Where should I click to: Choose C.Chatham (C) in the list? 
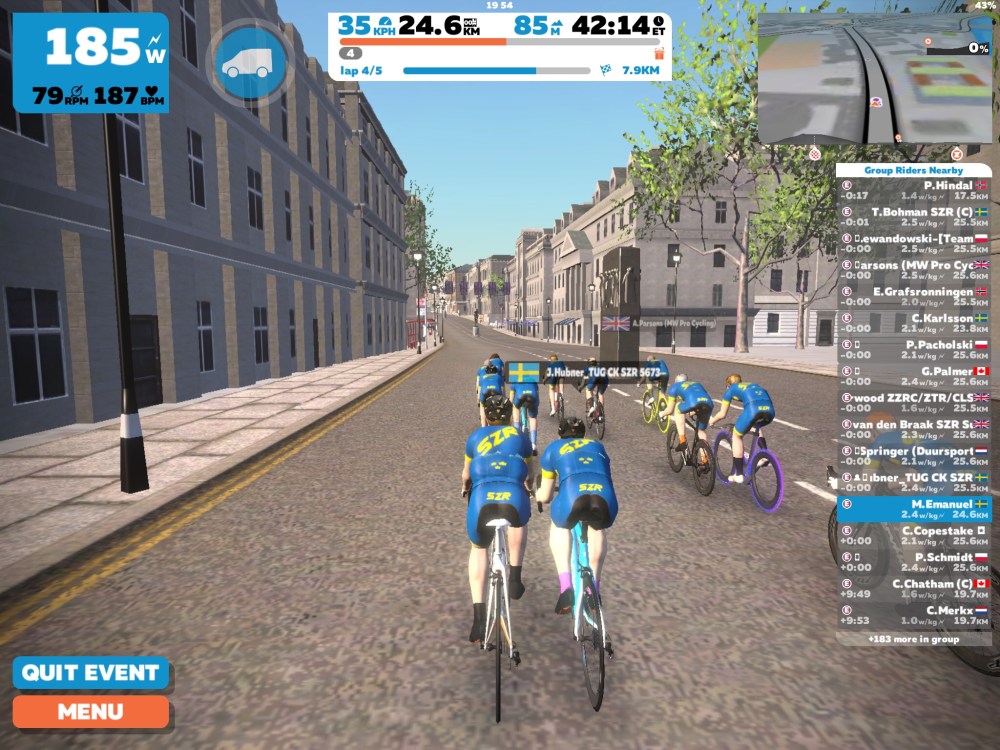[x=913, y=589]
